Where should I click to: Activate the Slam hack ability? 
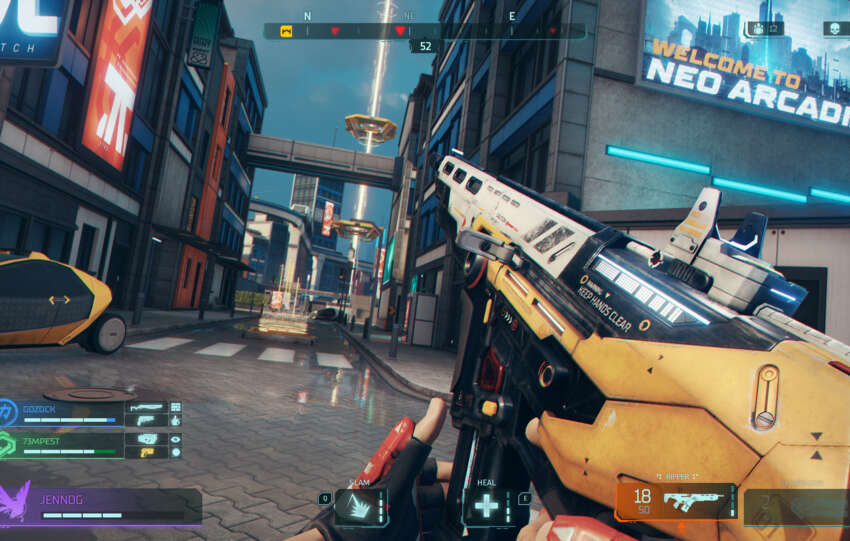click(360, 506)
